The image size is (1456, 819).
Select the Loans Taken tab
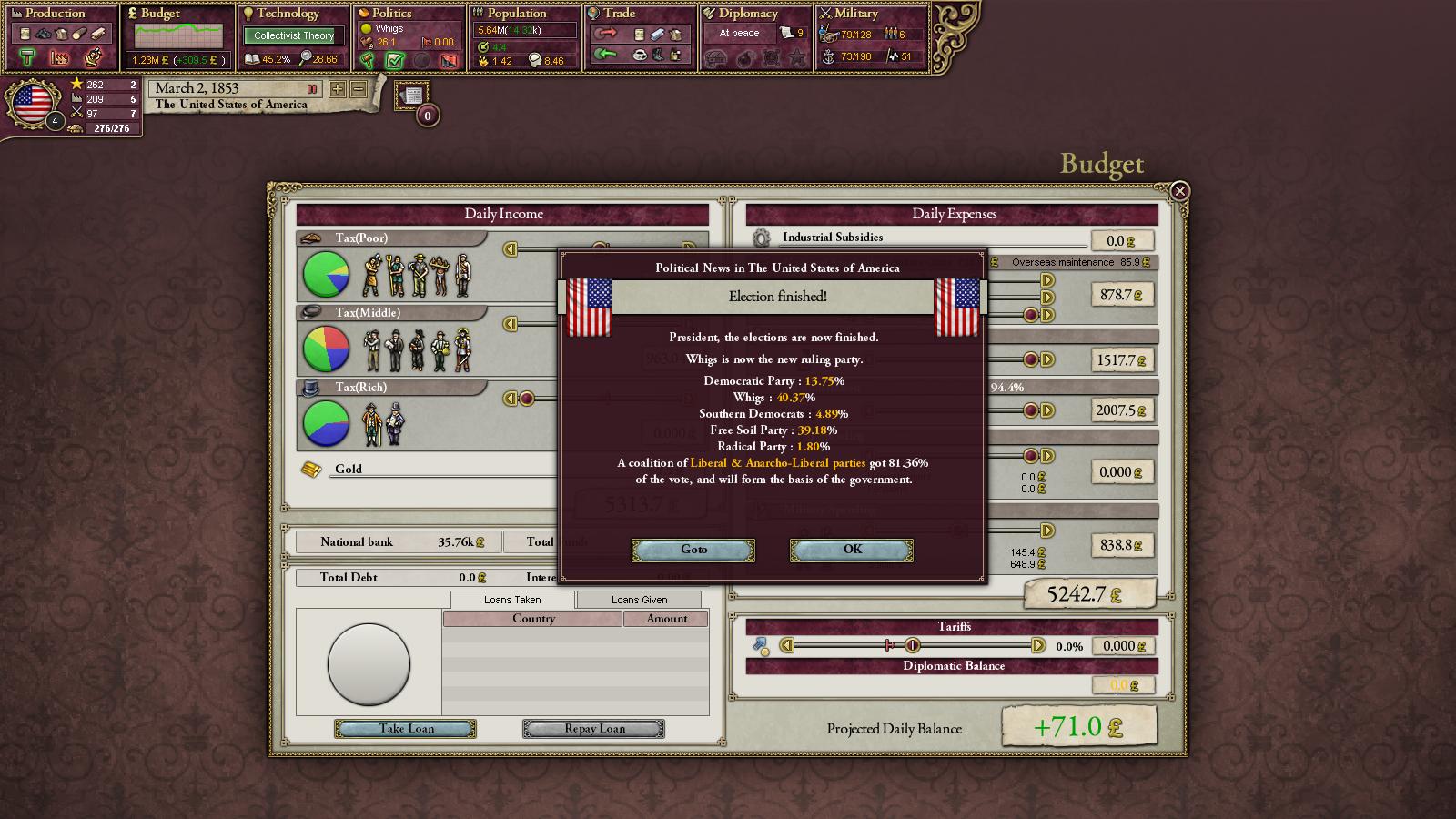pos(512,600)
